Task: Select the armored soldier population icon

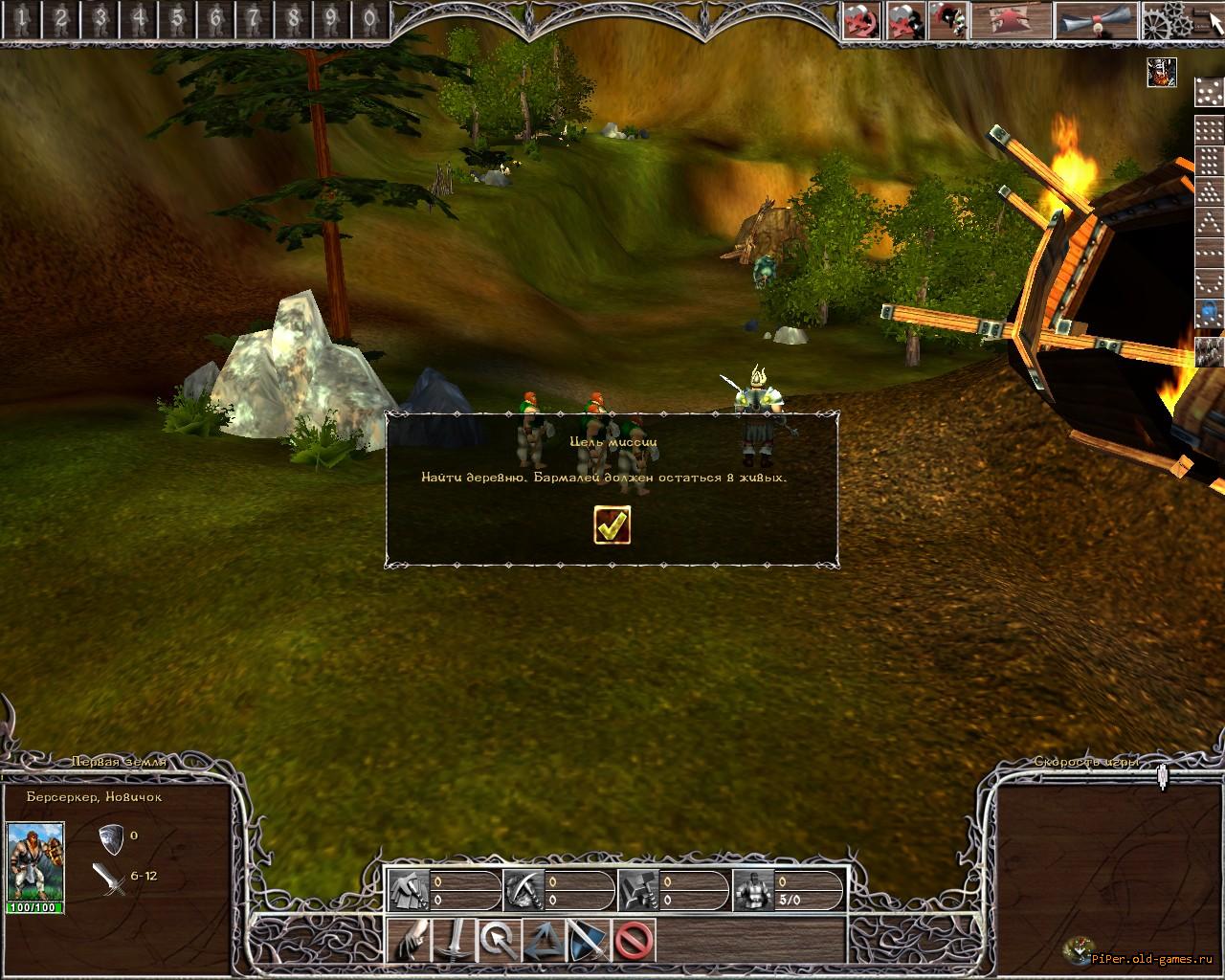Action: pyautogui.click(x=751, y=891)
